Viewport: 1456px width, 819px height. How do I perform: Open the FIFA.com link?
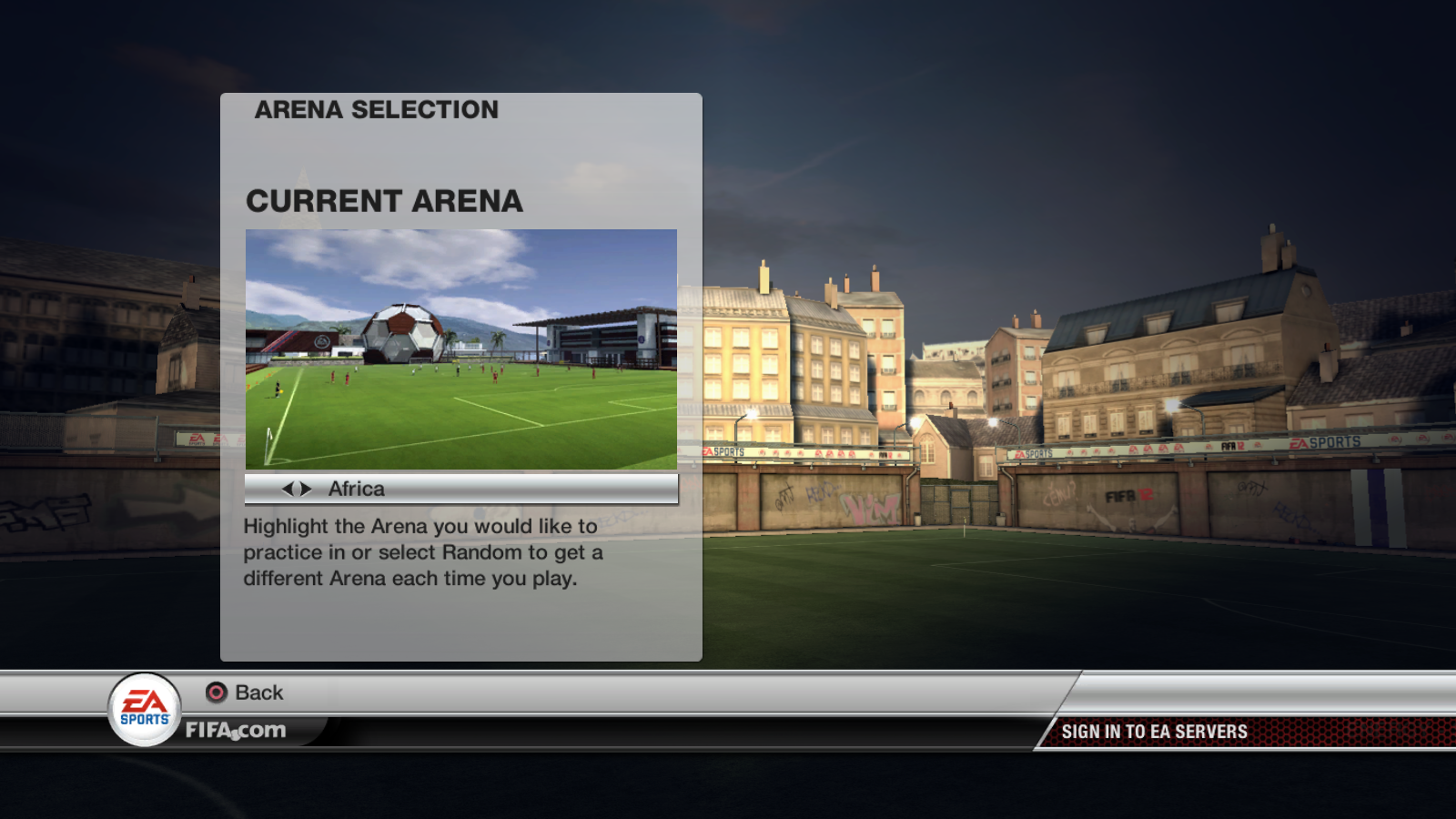(x=236, y=730)
